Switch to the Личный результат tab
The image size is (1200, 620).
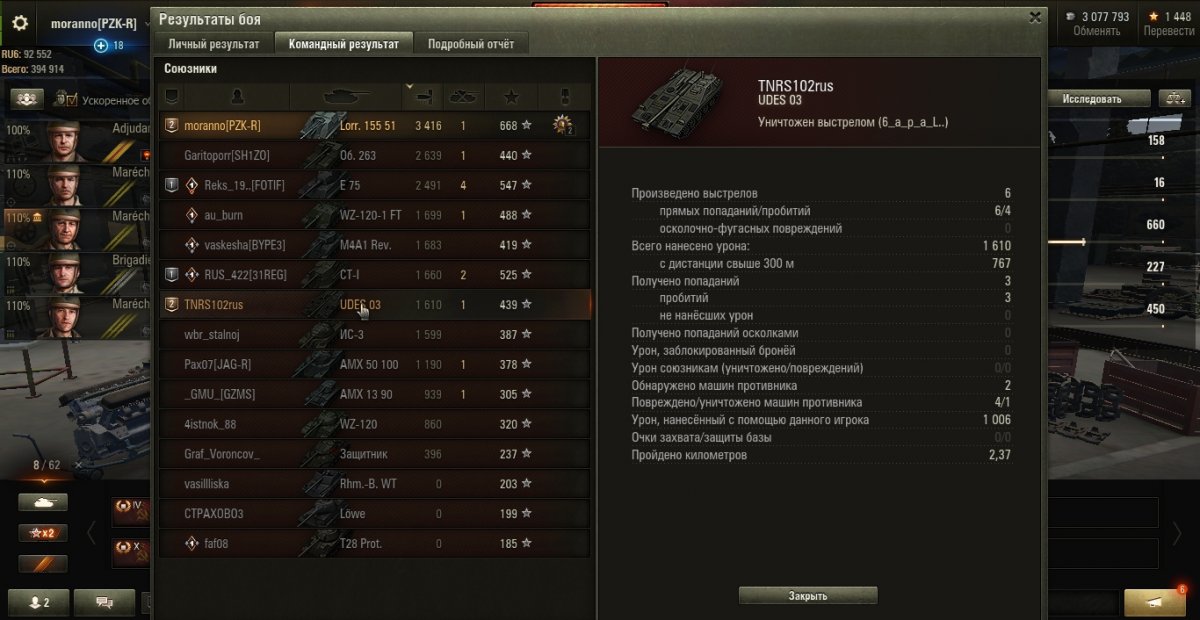tap(213, 44)
